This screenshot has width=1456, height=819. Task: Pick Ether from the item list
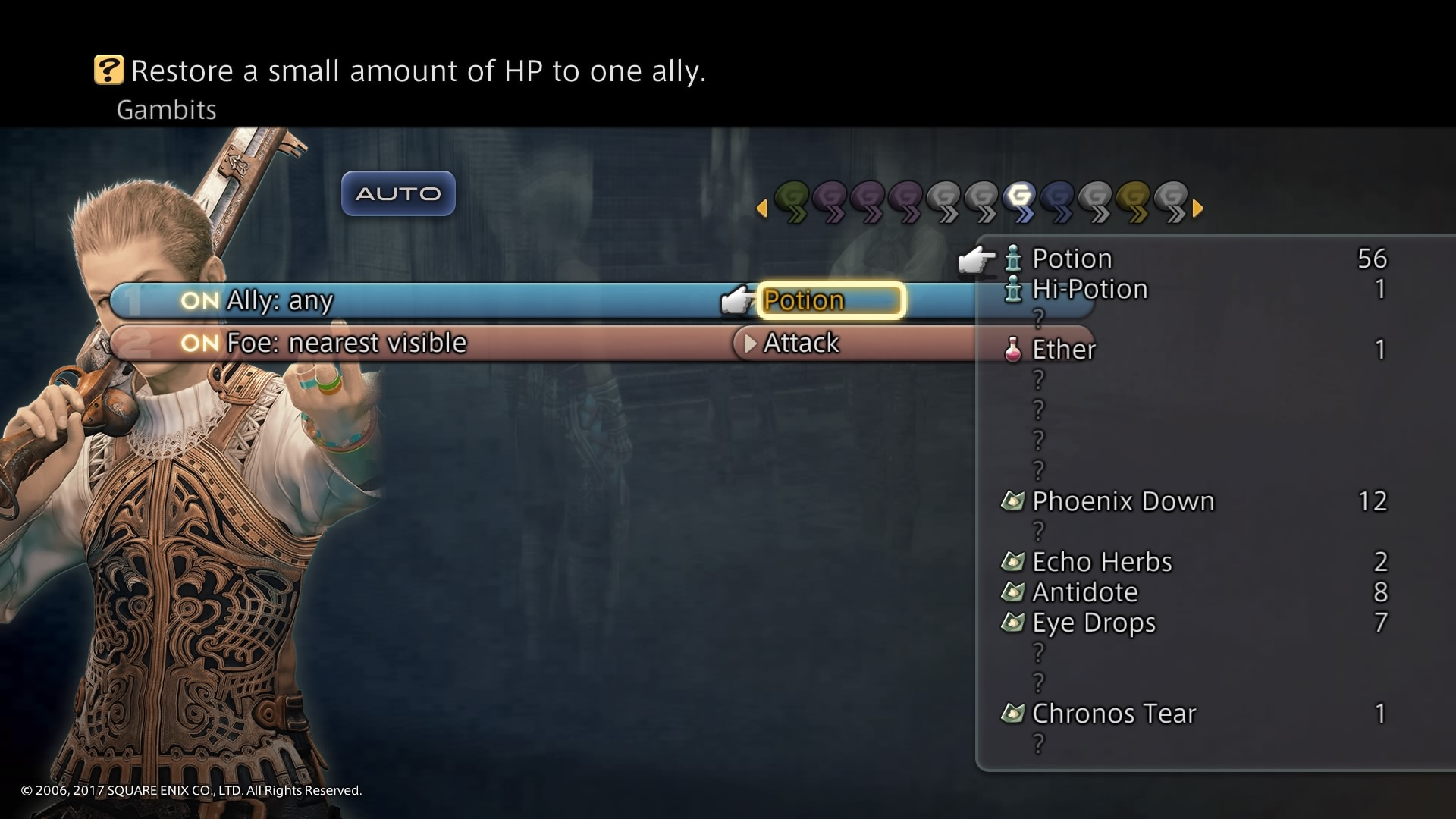1064,350
